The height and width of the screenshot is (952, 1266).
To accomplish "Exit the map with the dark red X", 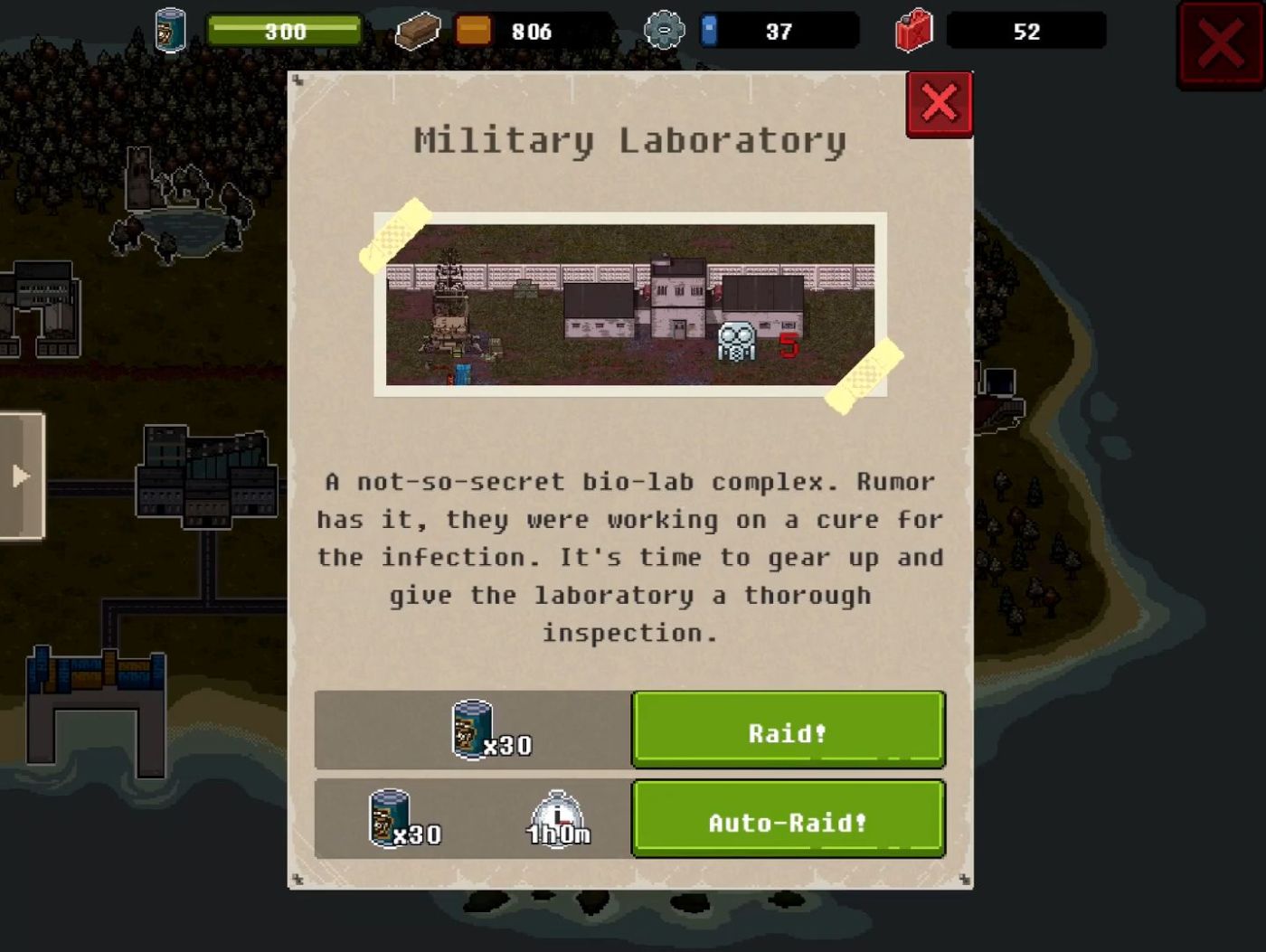I will coord(1220,44).
